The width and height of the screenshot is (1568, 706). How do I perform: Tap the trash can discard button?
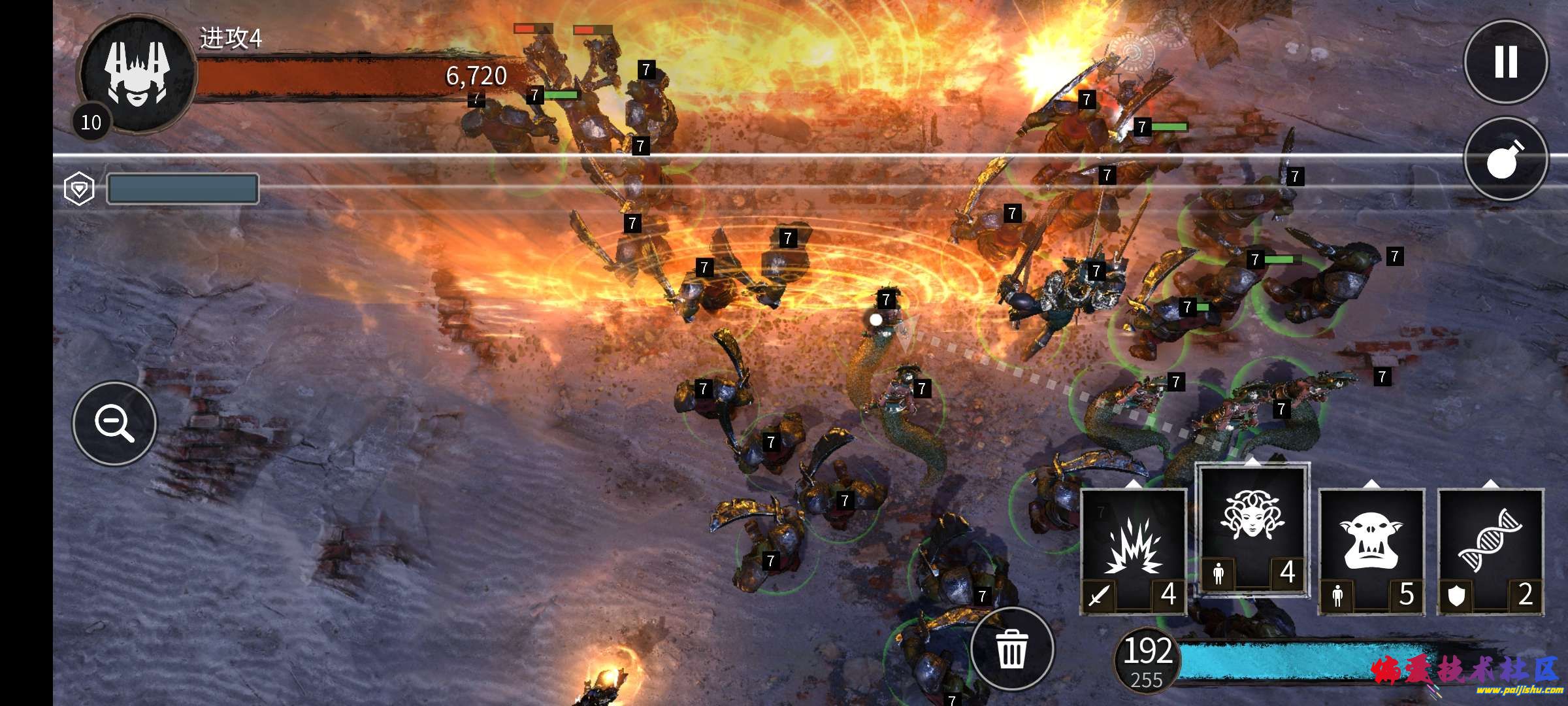pyautogui.click(x=1012, y=649)
